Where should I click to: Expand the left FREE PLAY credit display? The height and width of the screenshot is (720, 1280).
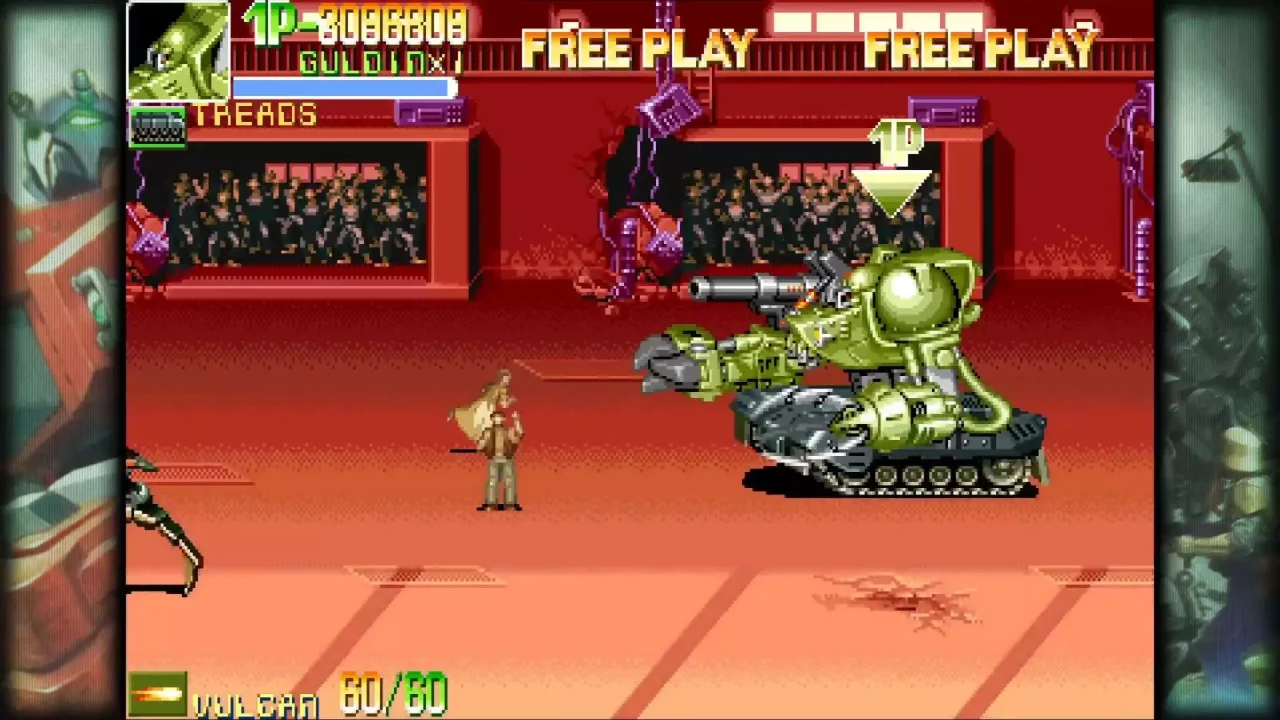(640, 45)
